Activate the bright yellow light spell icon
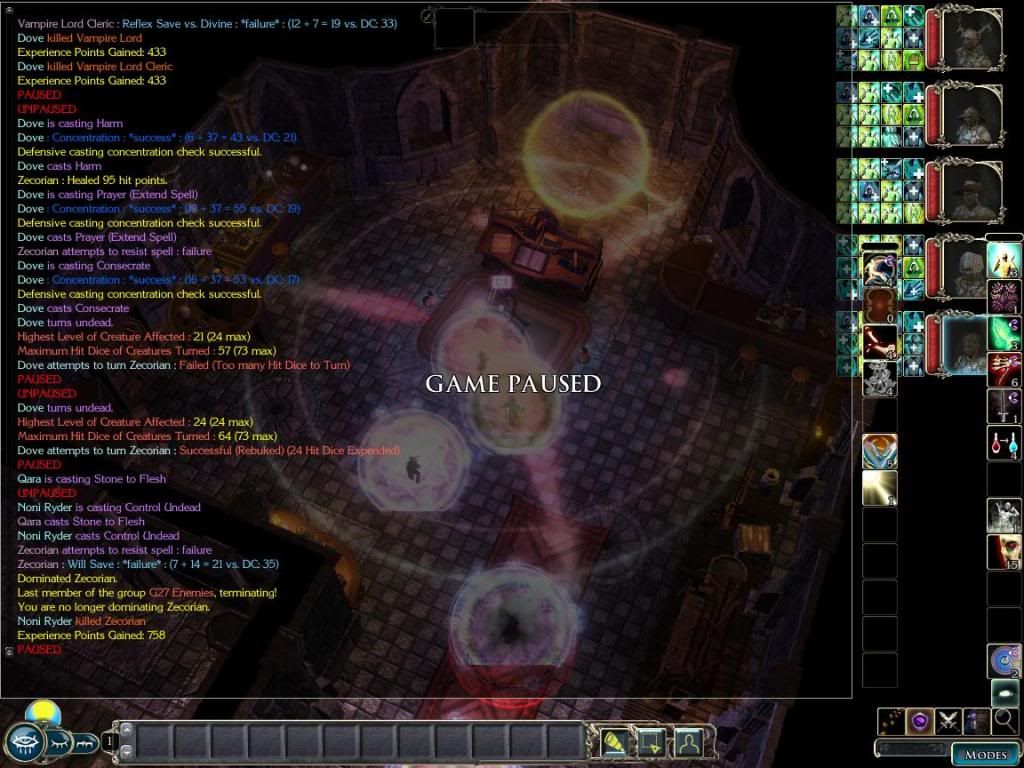This screenshot has height=768, width=1024. click(x=879, y=488)
